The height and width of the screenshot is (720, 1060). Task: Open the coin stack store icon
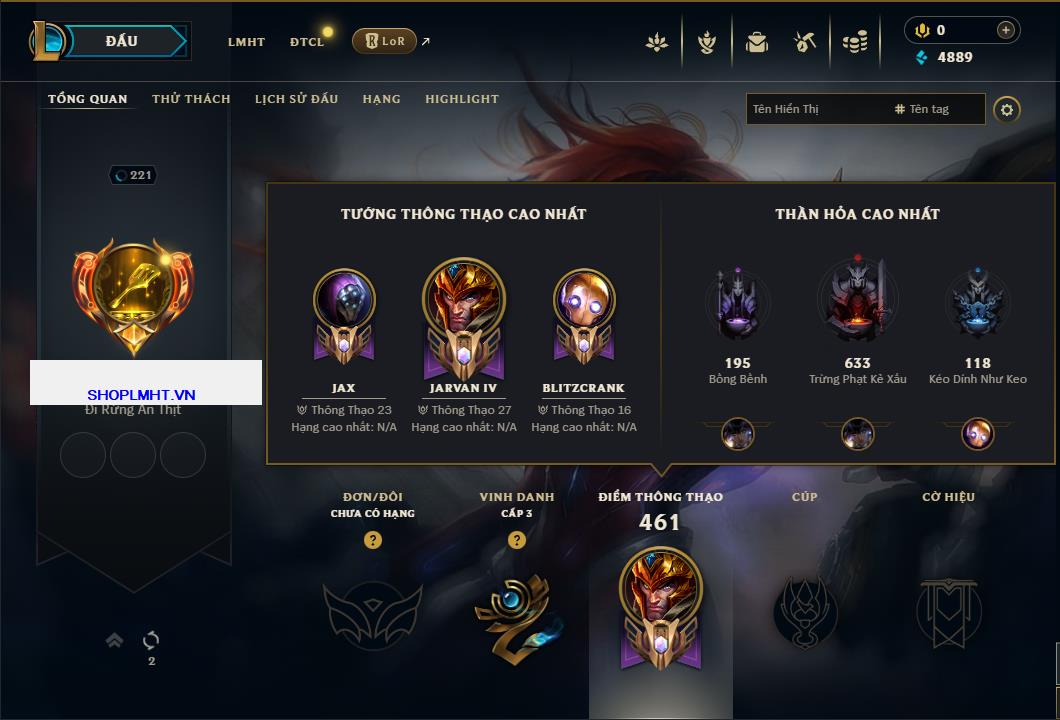854,42
